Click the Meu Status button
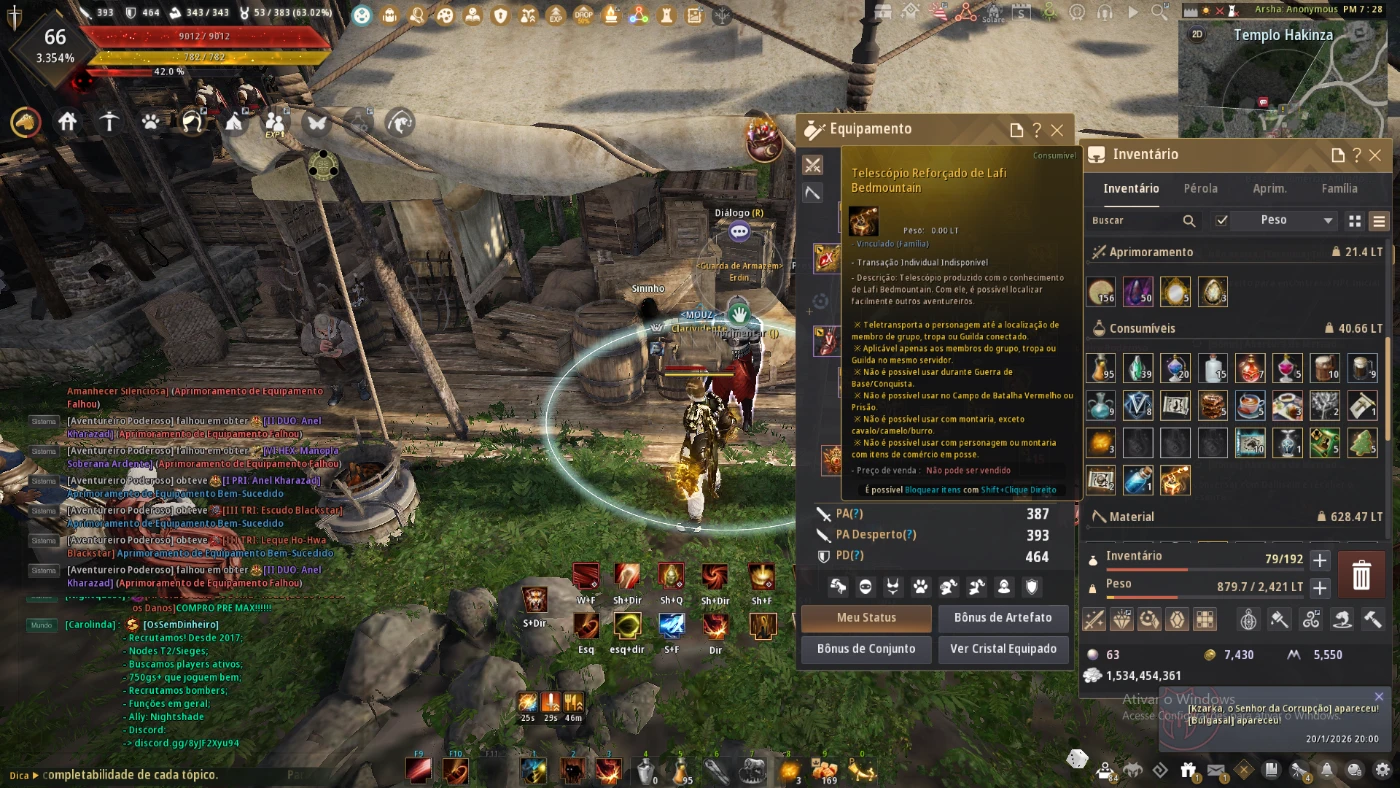 (x=866, y=618)
